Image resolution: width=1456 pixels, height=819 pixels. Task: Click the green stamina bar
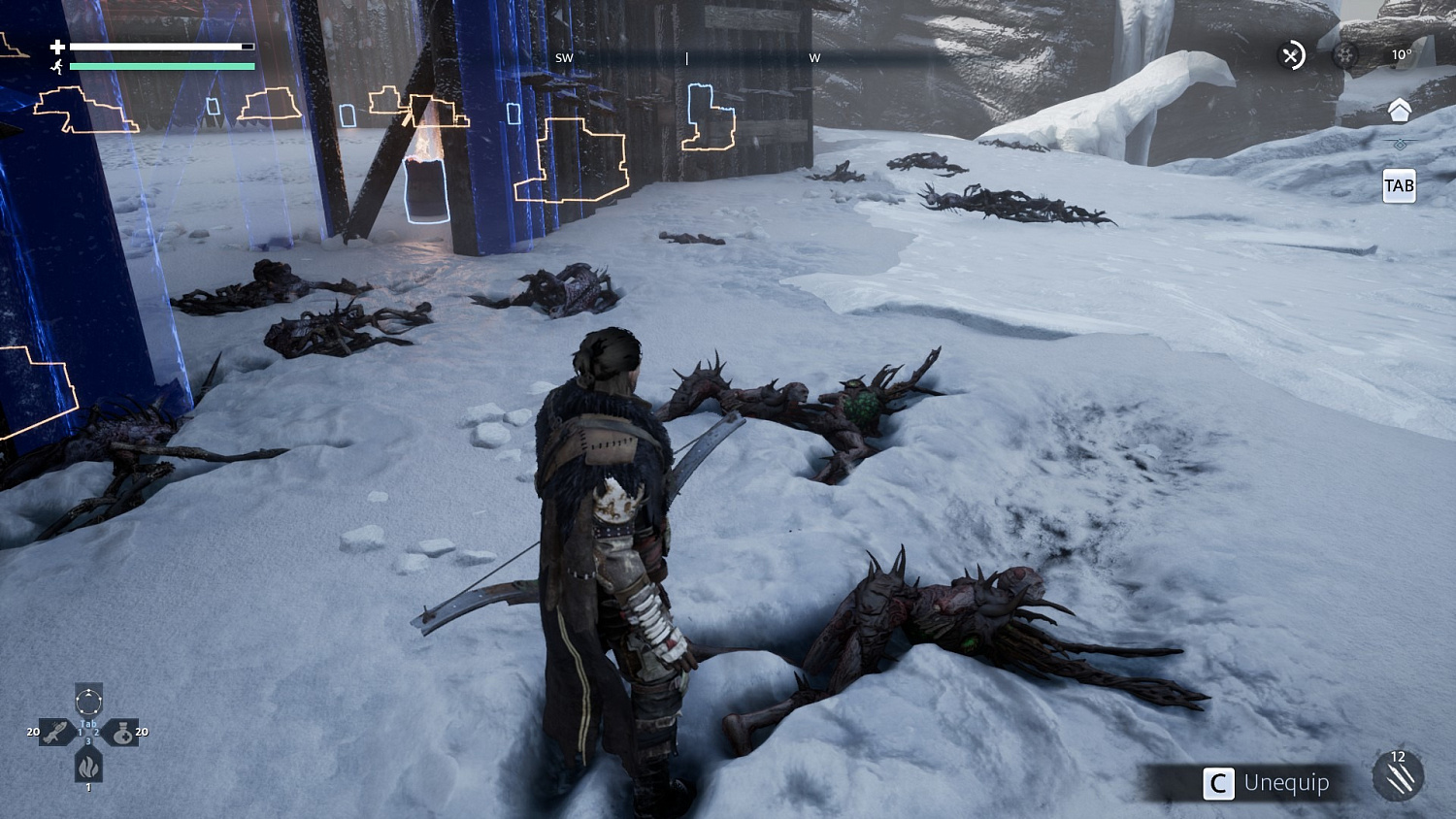[x=163, y=66]
